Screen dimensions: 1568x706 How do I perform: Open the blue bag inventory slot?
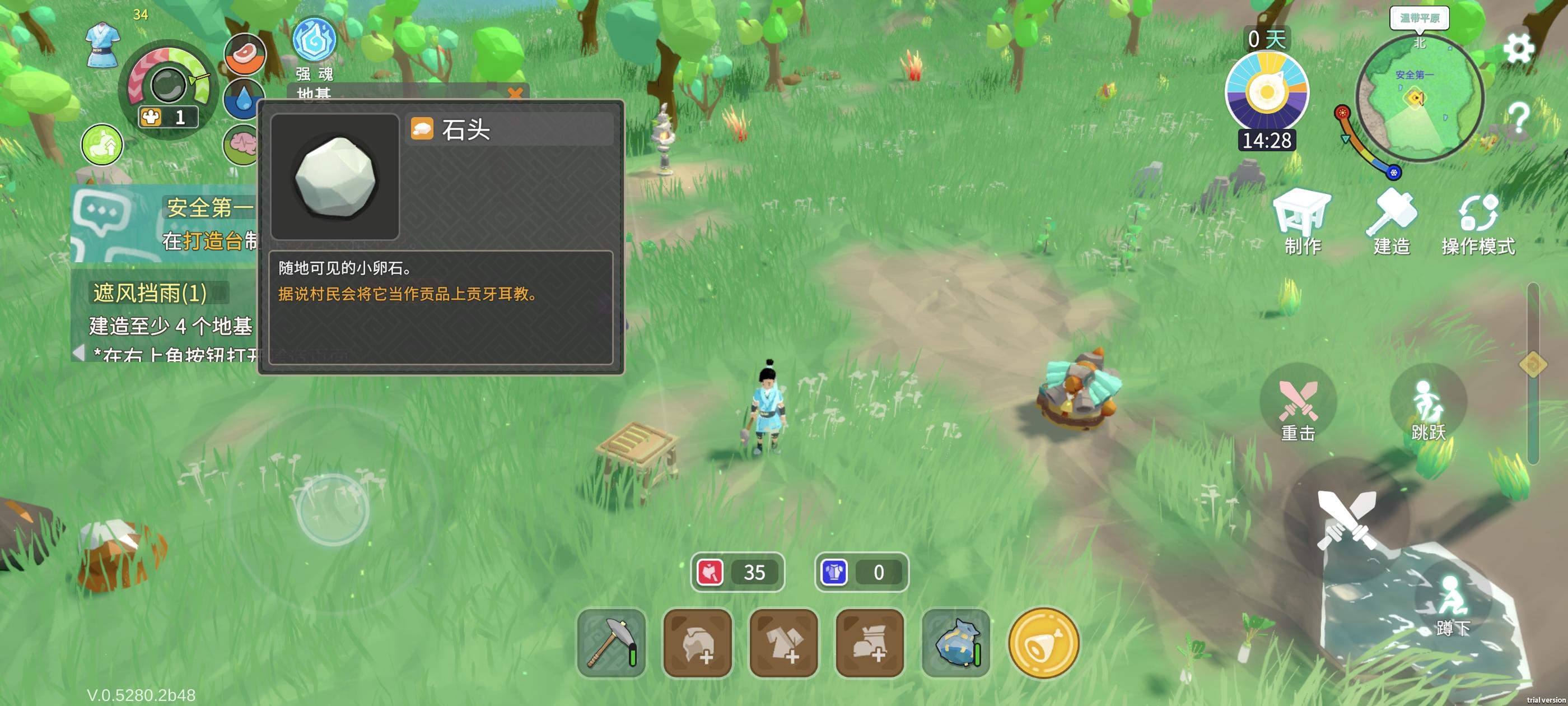coord(956,643)
